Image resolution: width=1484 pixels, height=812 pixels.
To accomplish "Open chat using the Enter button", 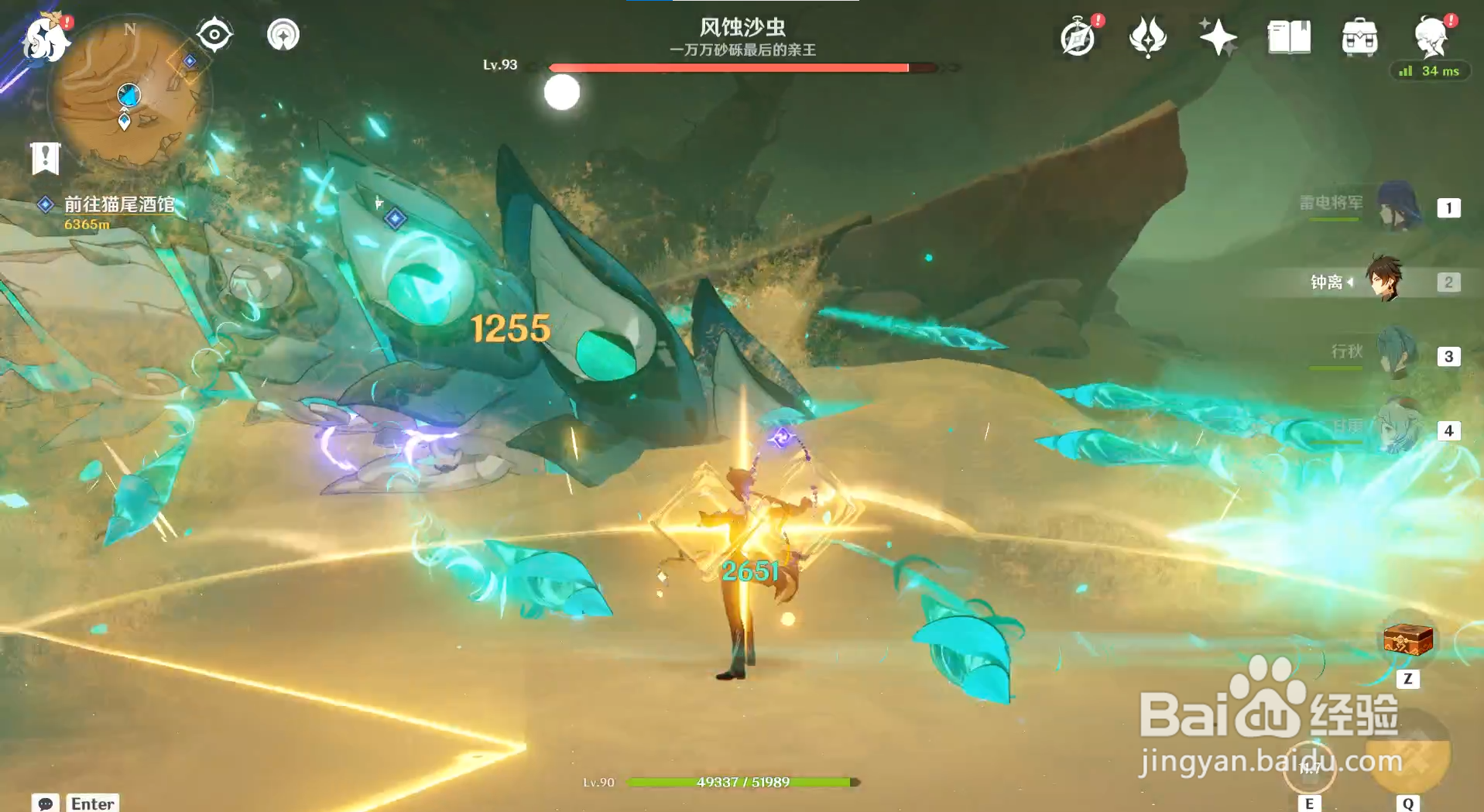I will pyautogui.click(x=91, y=803).
